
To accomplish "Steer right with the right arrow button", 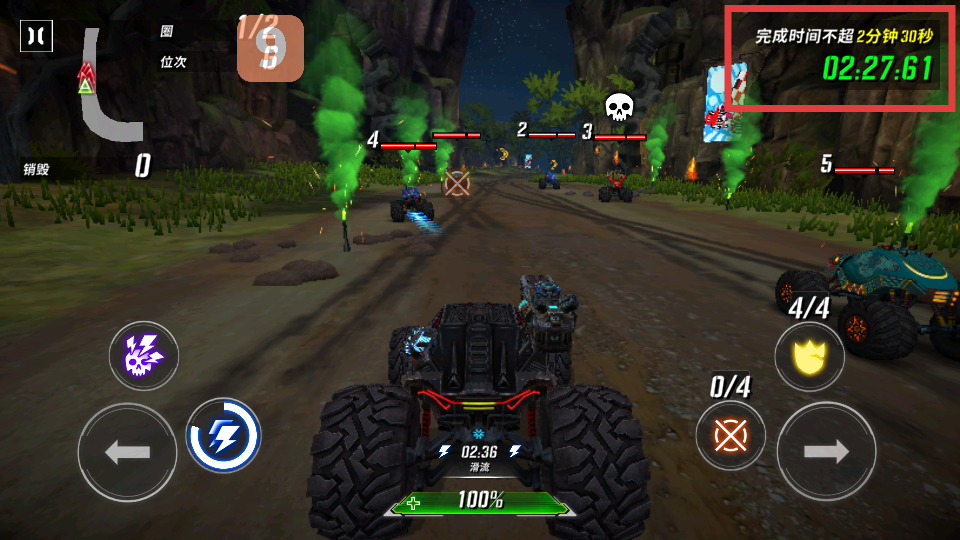I will (x=826, y=451).
